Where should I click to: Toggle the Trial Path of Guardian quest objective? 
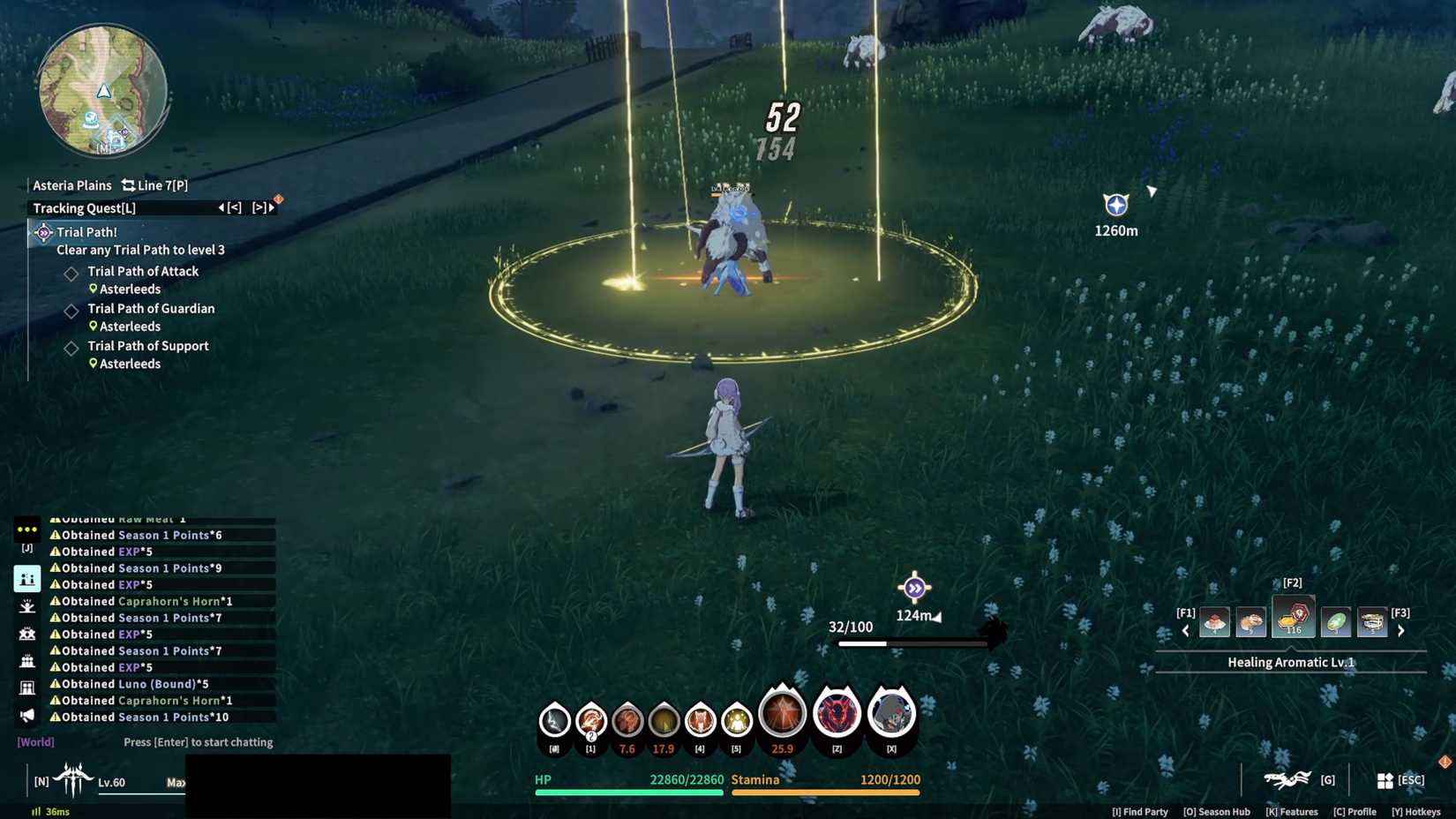click(x=71, y=311)
